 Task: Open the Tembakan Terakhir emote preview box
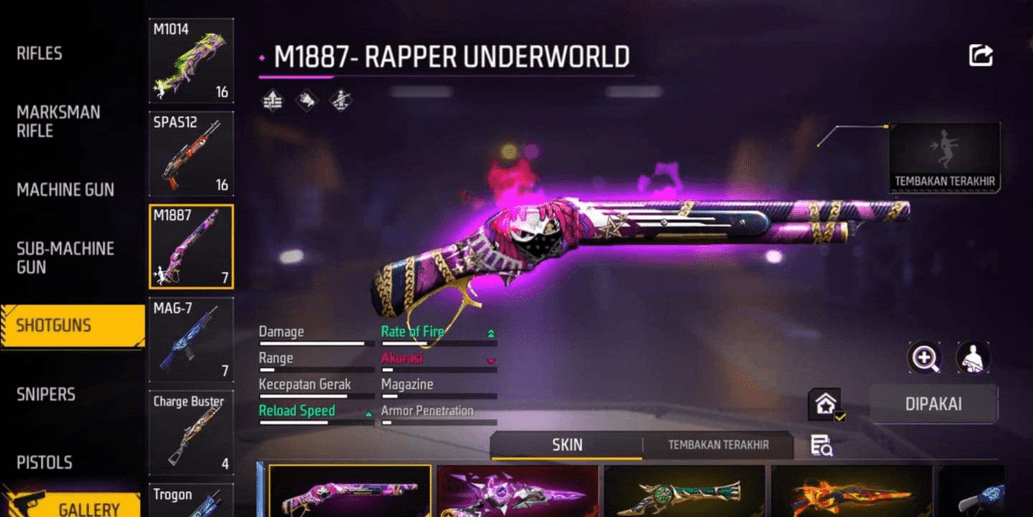tap(944, 157)
